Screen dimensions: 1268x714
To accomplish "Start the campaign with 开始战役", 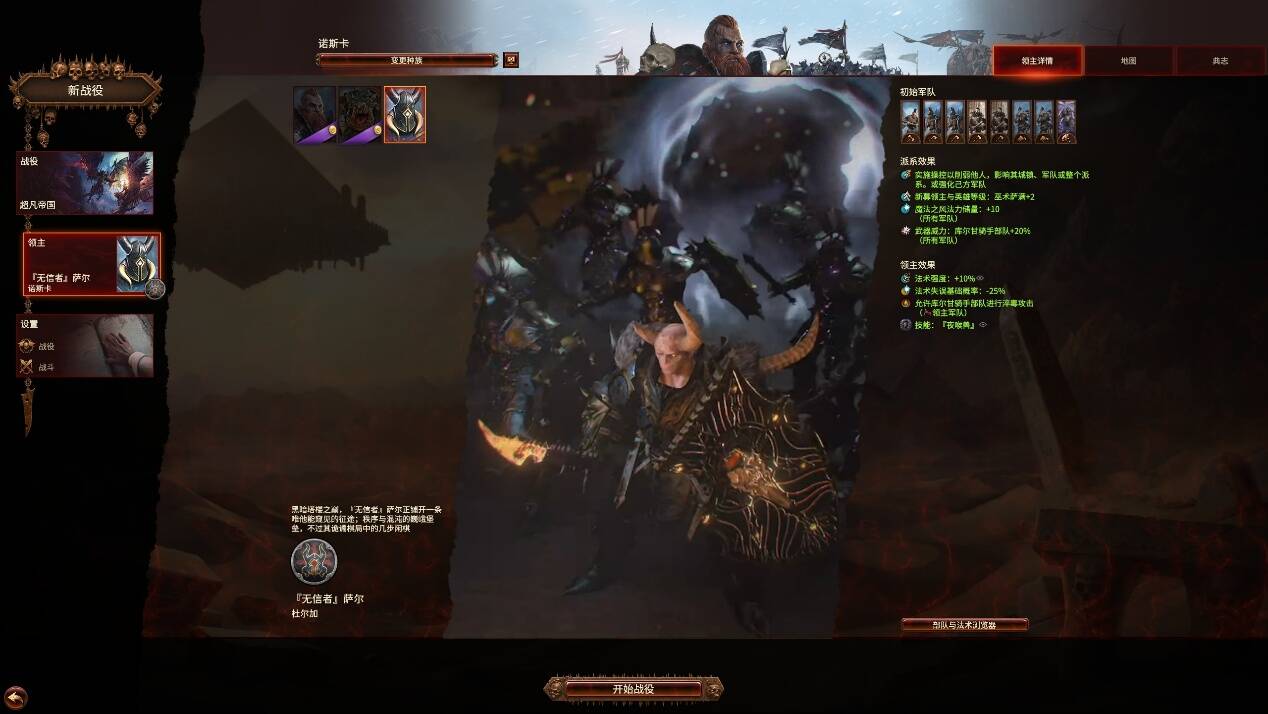I will 633,689.
